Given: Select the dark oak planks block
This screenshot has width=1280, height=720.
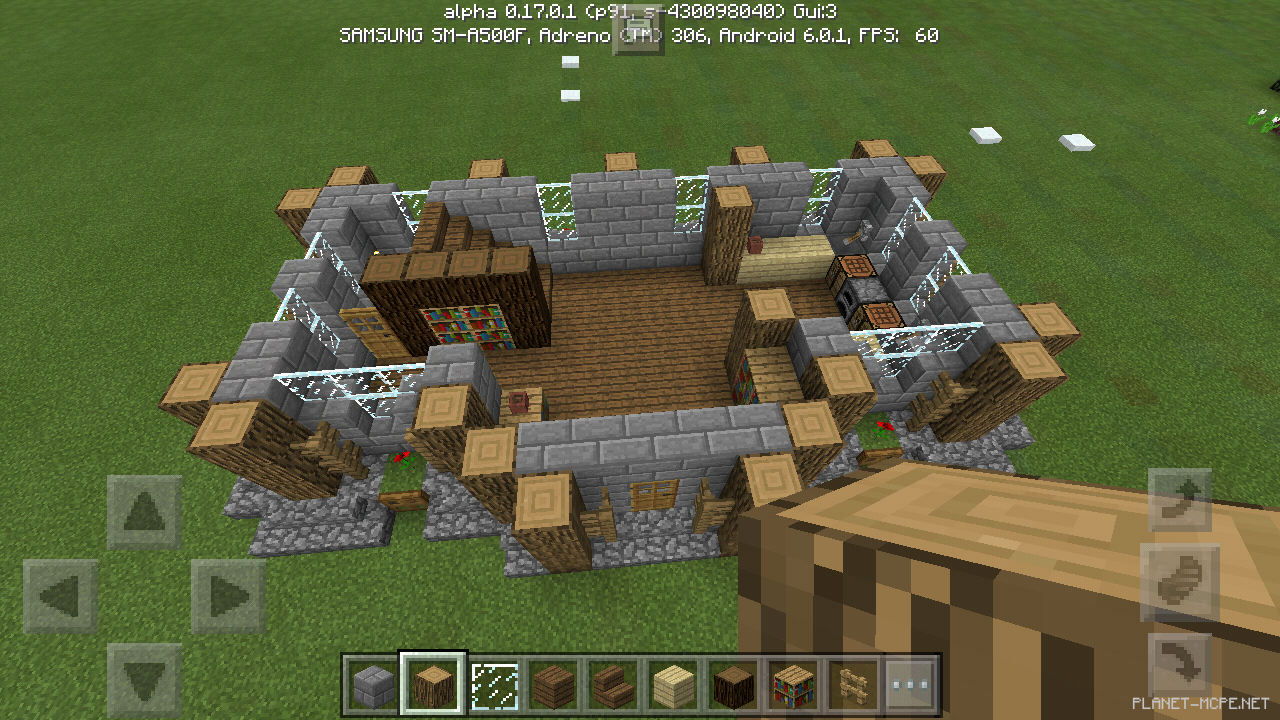Looking at the screenshot, I should pyautogui.click(x=554, y=685).
